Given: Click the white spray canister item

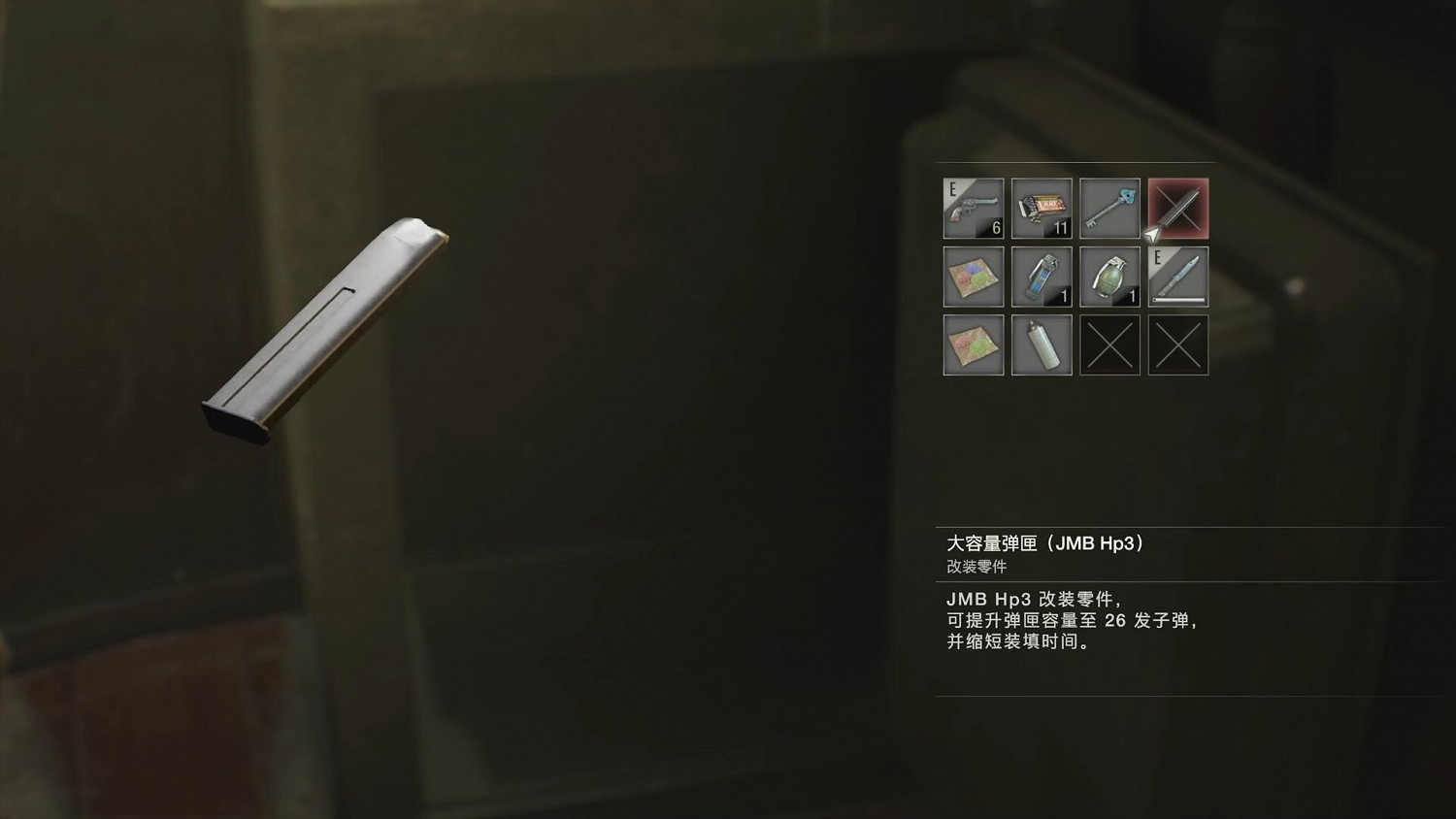Looking at the screenshot, I should (1042, 344).
